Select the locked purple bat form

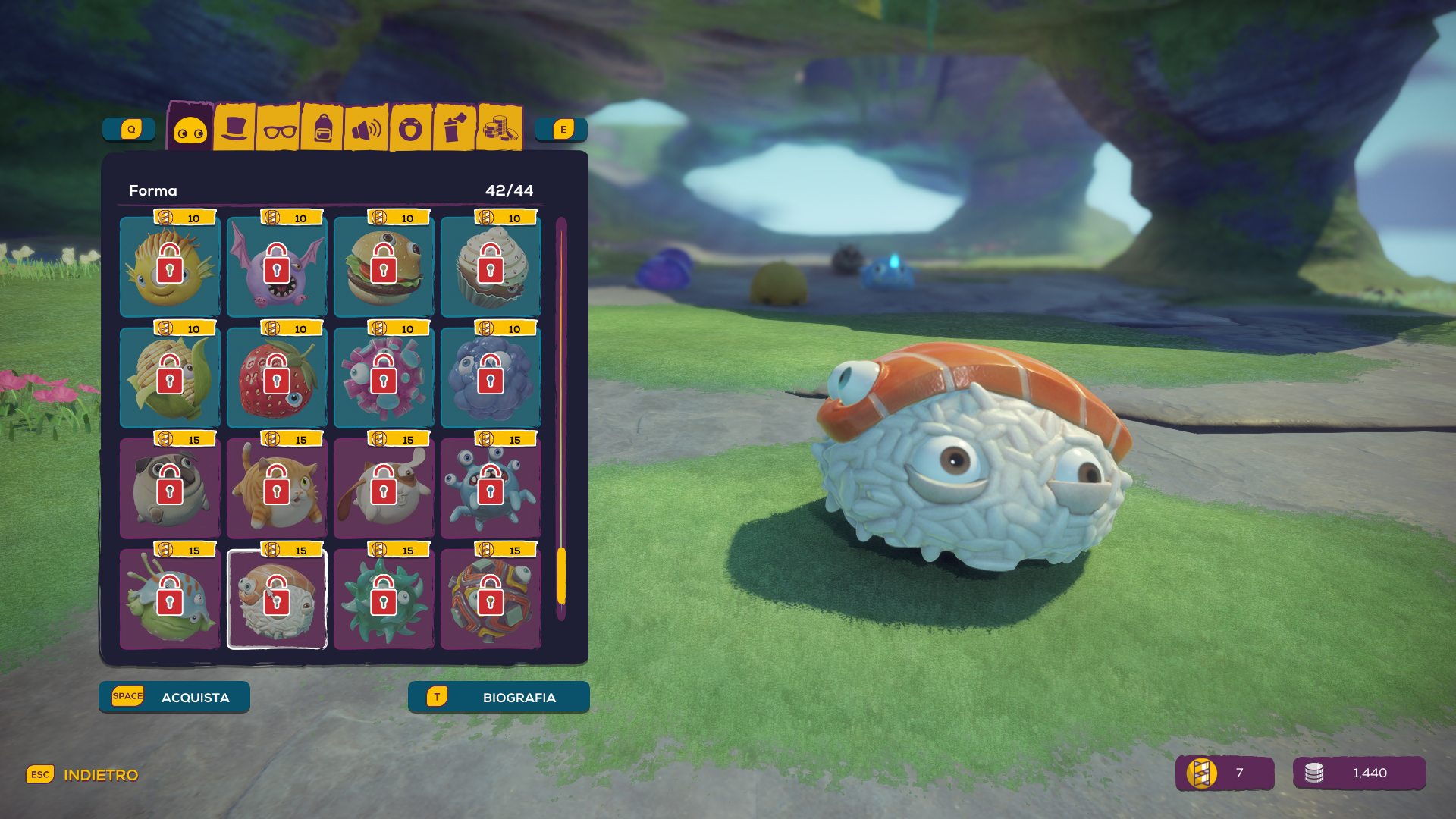click(277, 267)
